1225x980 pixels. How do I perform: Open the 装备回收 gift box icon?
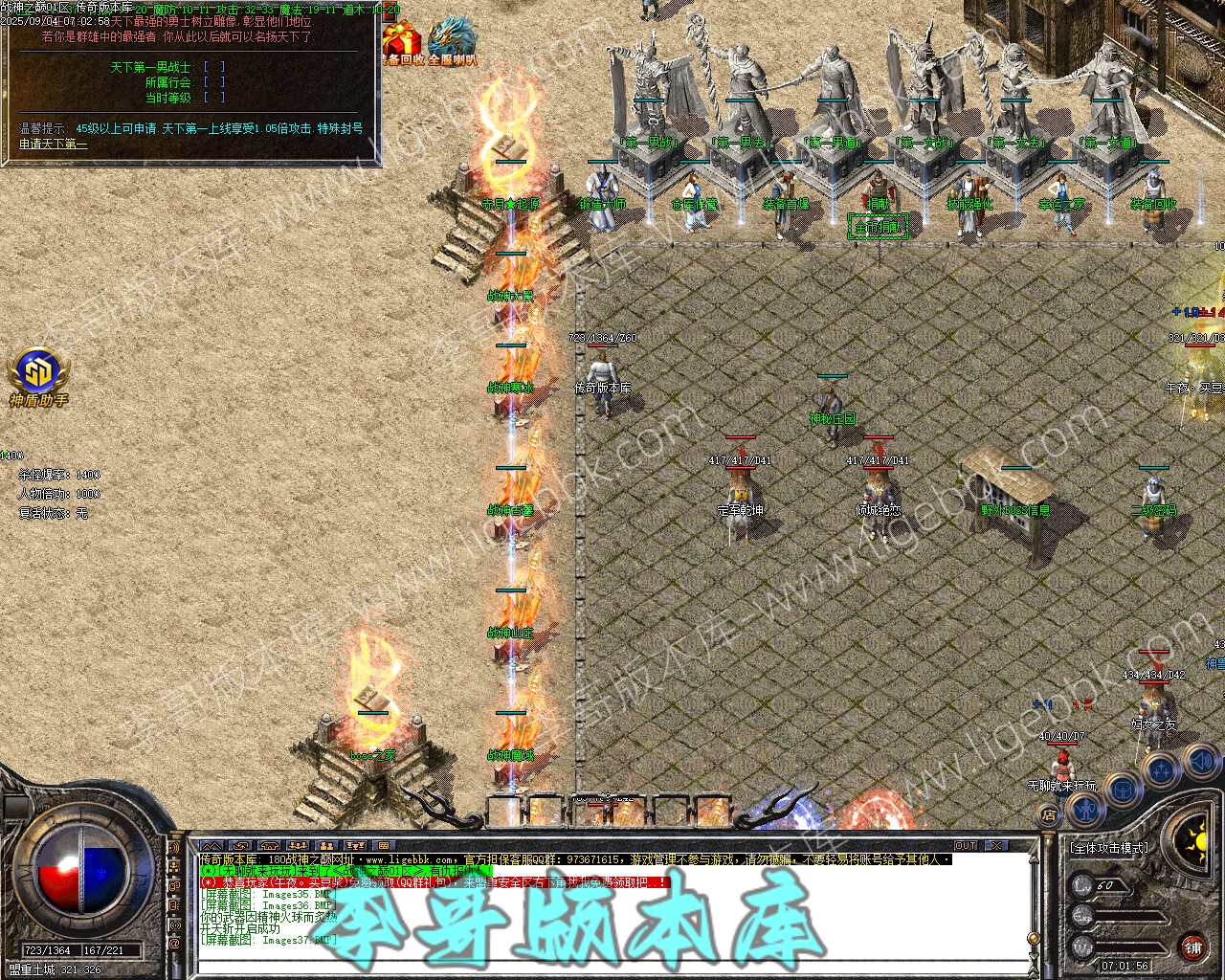(x=403, y=44)
